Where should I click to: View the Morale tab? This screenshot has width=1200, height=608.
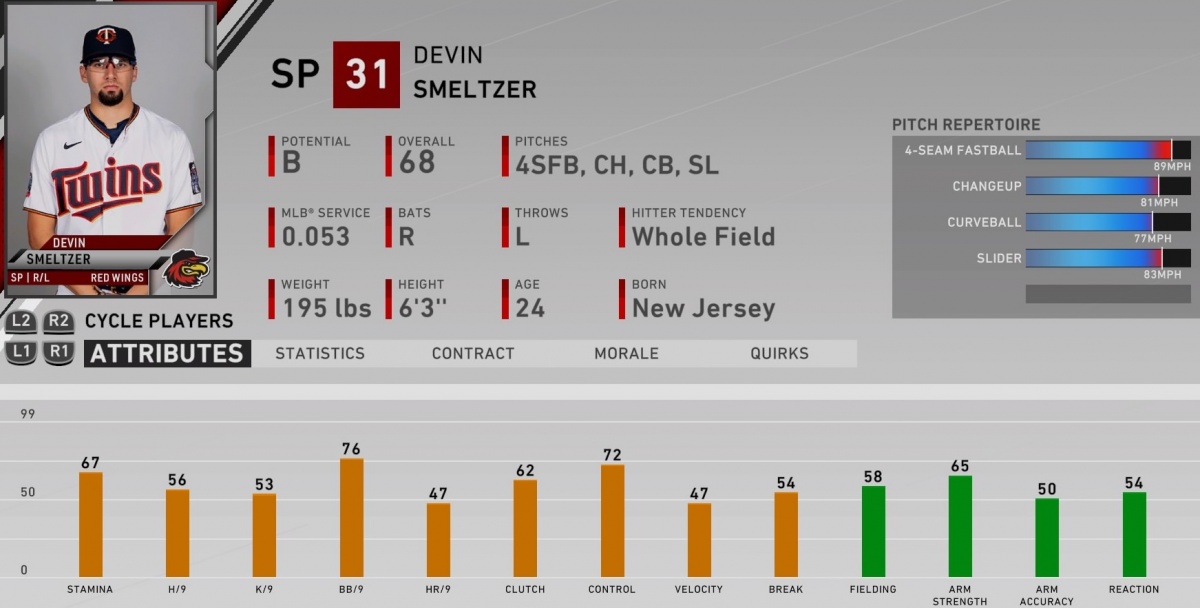click(x=626, y=353)
